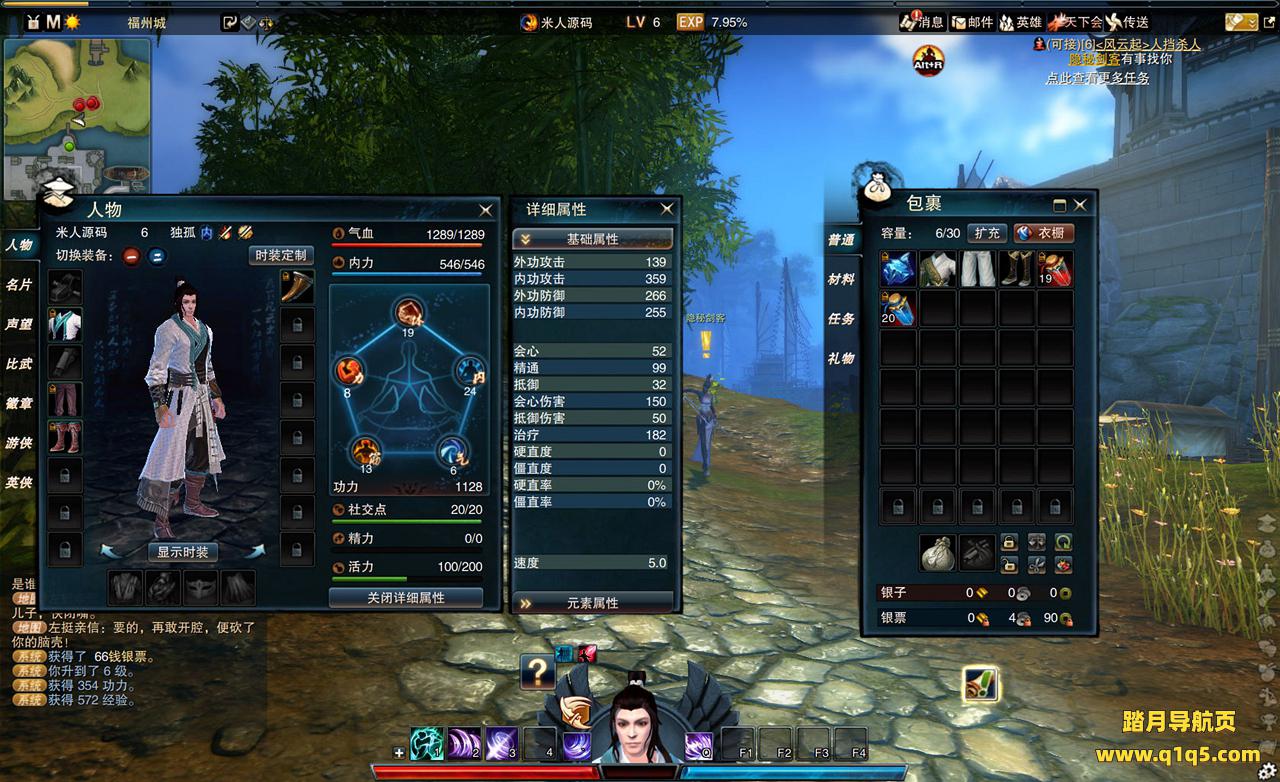Switch to the 声望 tab
Image resolution: width=1280 pixels, height=782 pixels.
click(x=19, y=324)
